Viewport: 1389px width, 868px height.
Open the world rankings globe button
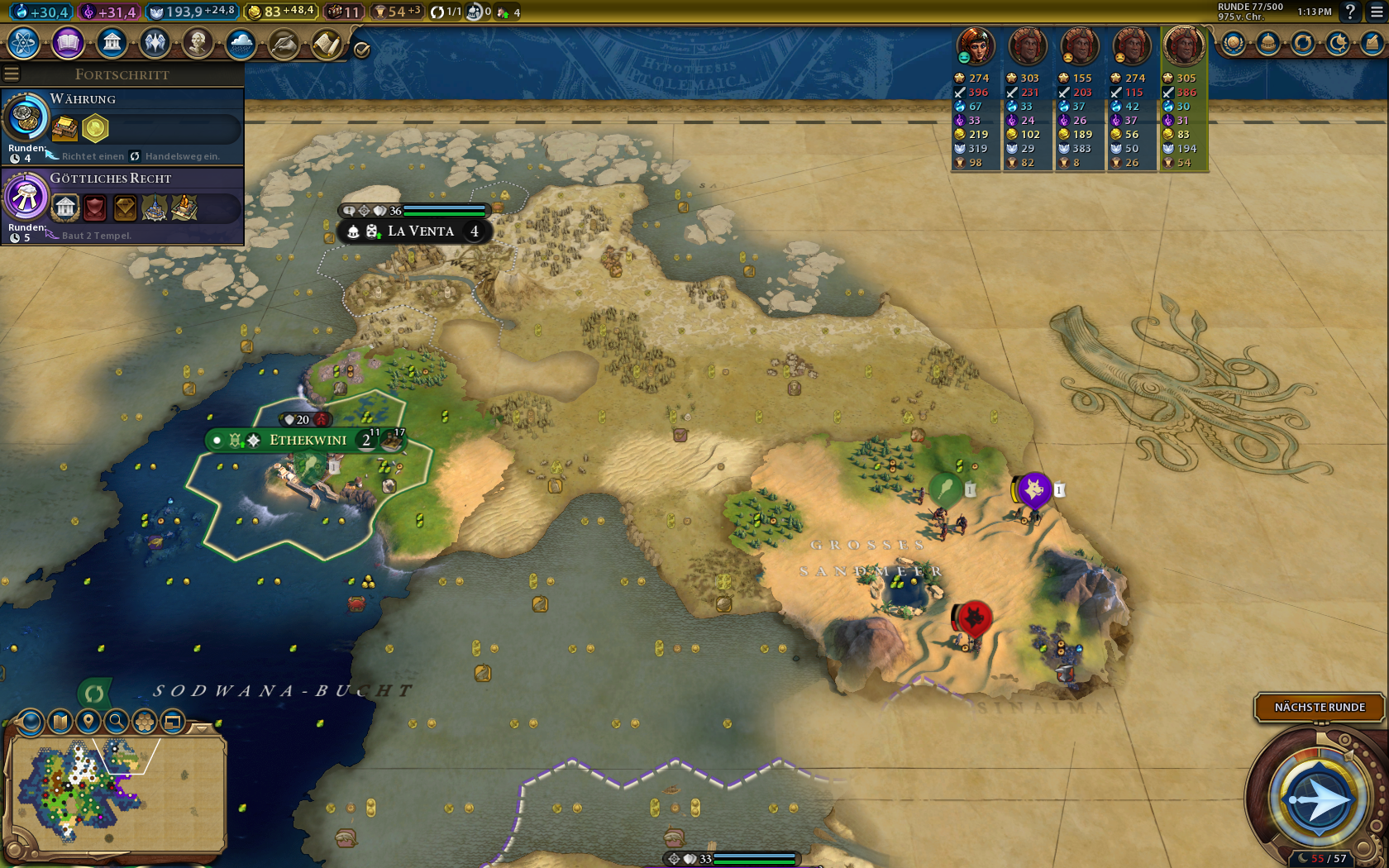pos(1233,43)
